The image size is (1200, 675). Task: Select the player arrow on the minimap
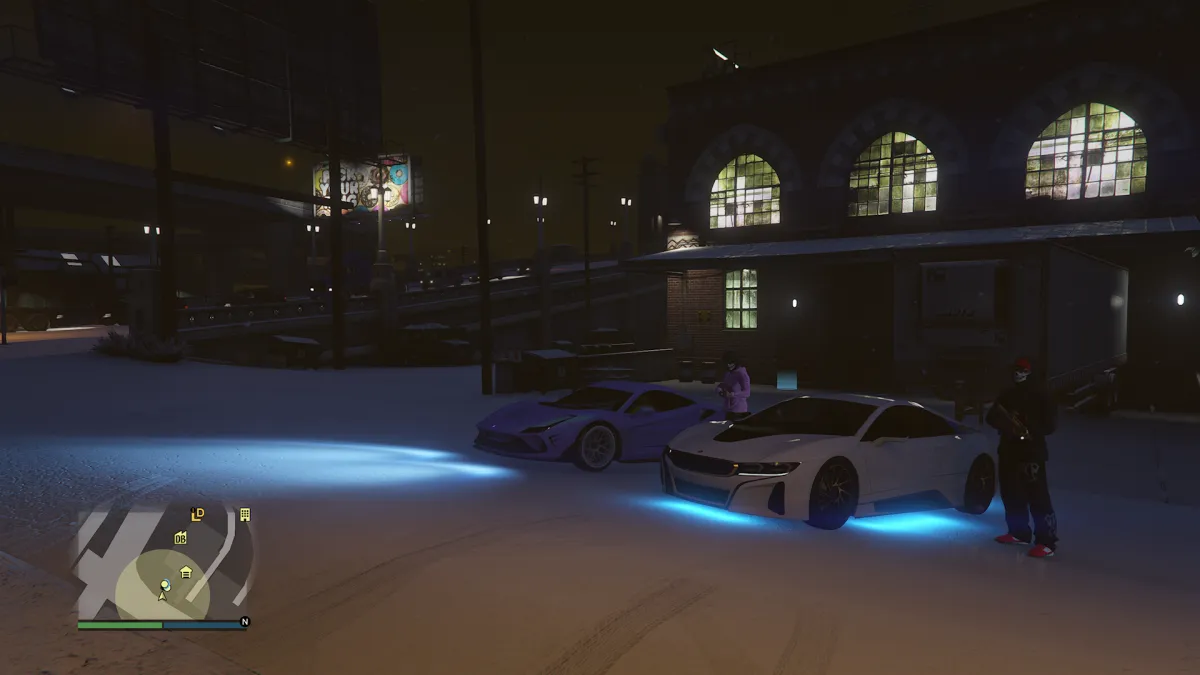coord(163,595)
